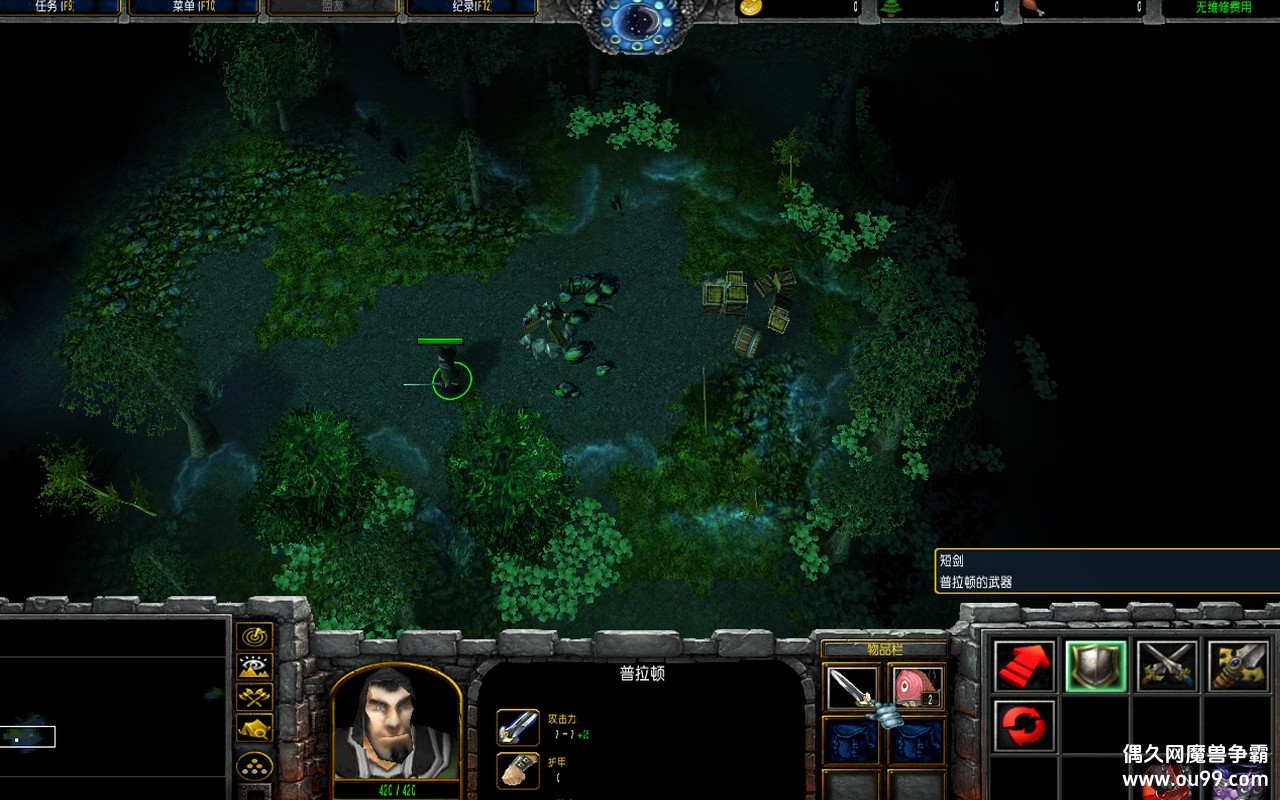Activate the red arrow move command
Viewport: 1280px width, 800px height.
tap(1025, 667)
